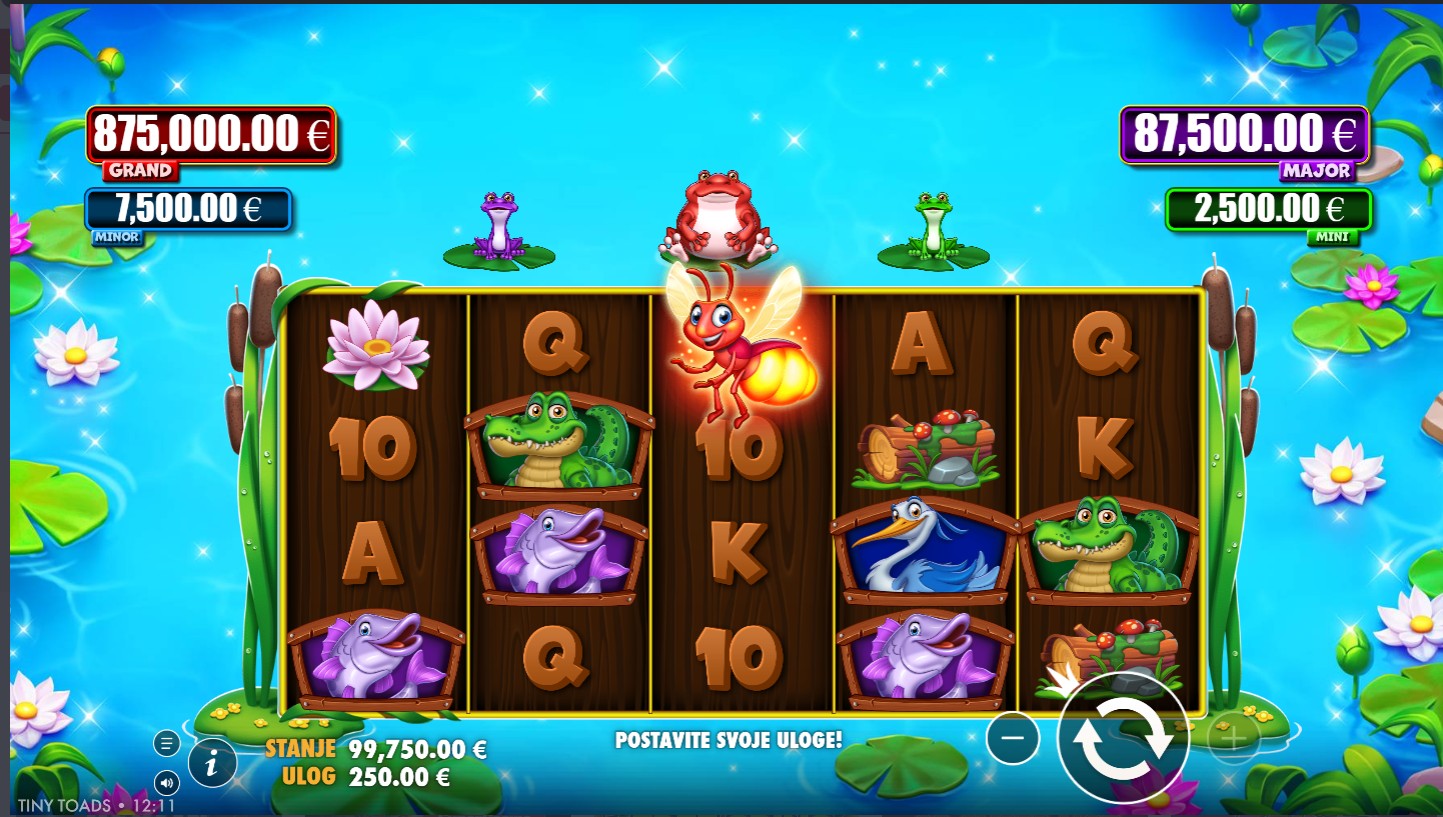Toggle the sound speaker icon

click(x=167, y=782)
